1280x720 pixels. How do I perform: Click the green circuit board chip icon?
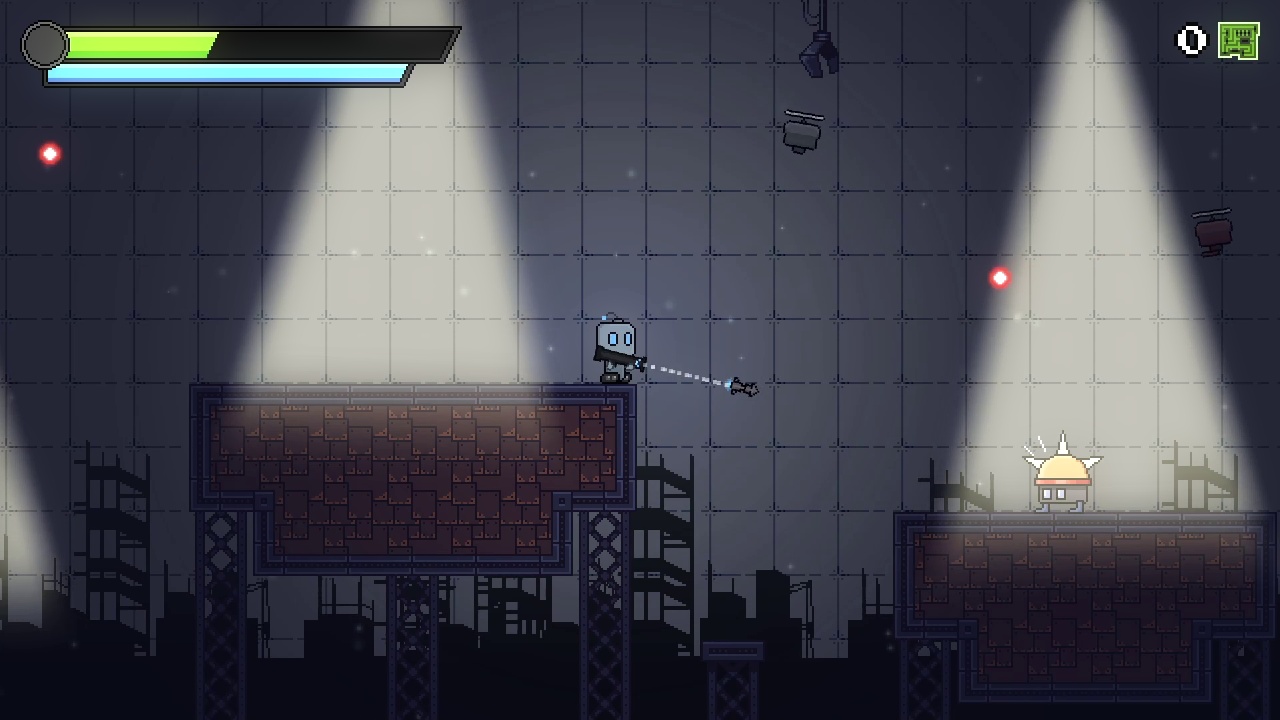click(x=1240, y=40)
